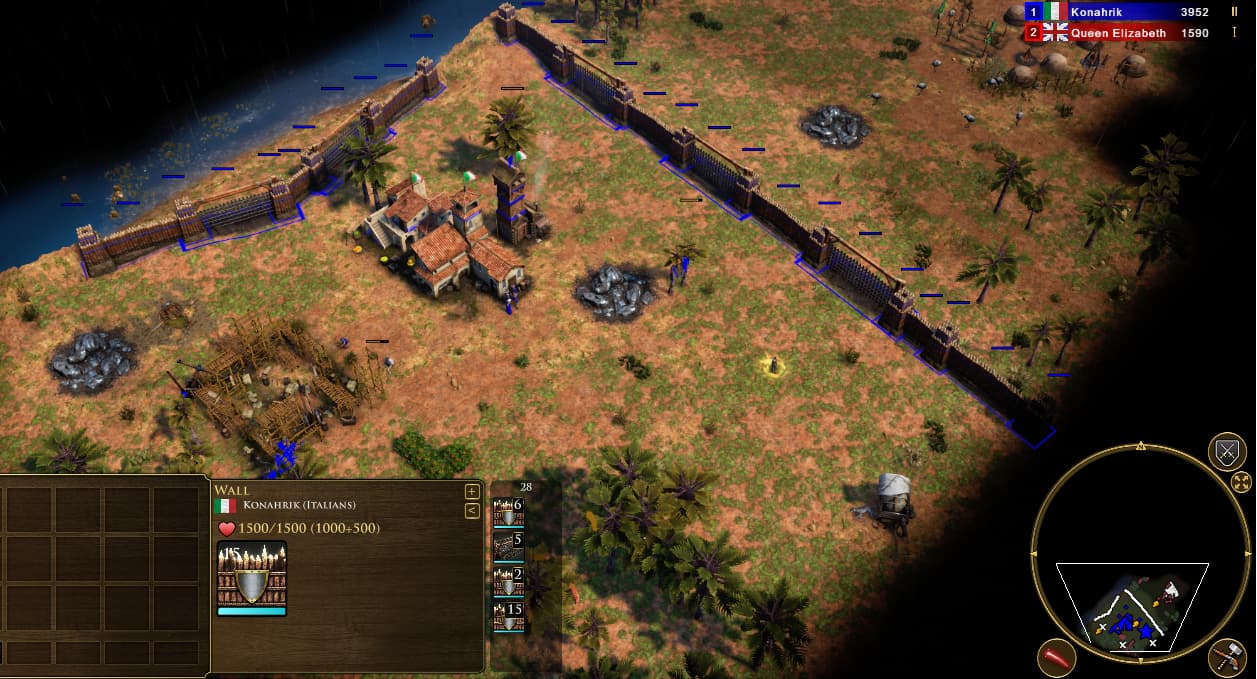Select the group of 2 walls
1257x679 pixels.
pos(509,582)
